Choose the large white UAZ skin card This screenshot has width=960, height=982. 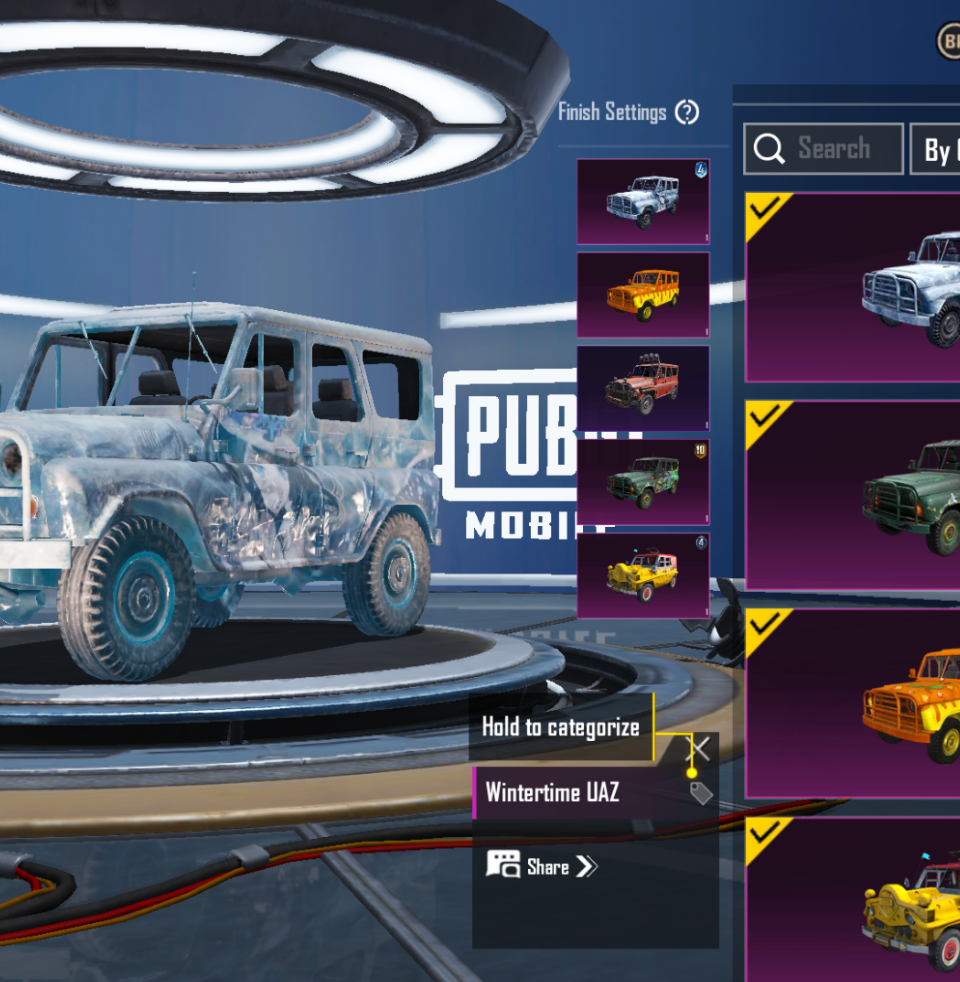click(853, 287)
